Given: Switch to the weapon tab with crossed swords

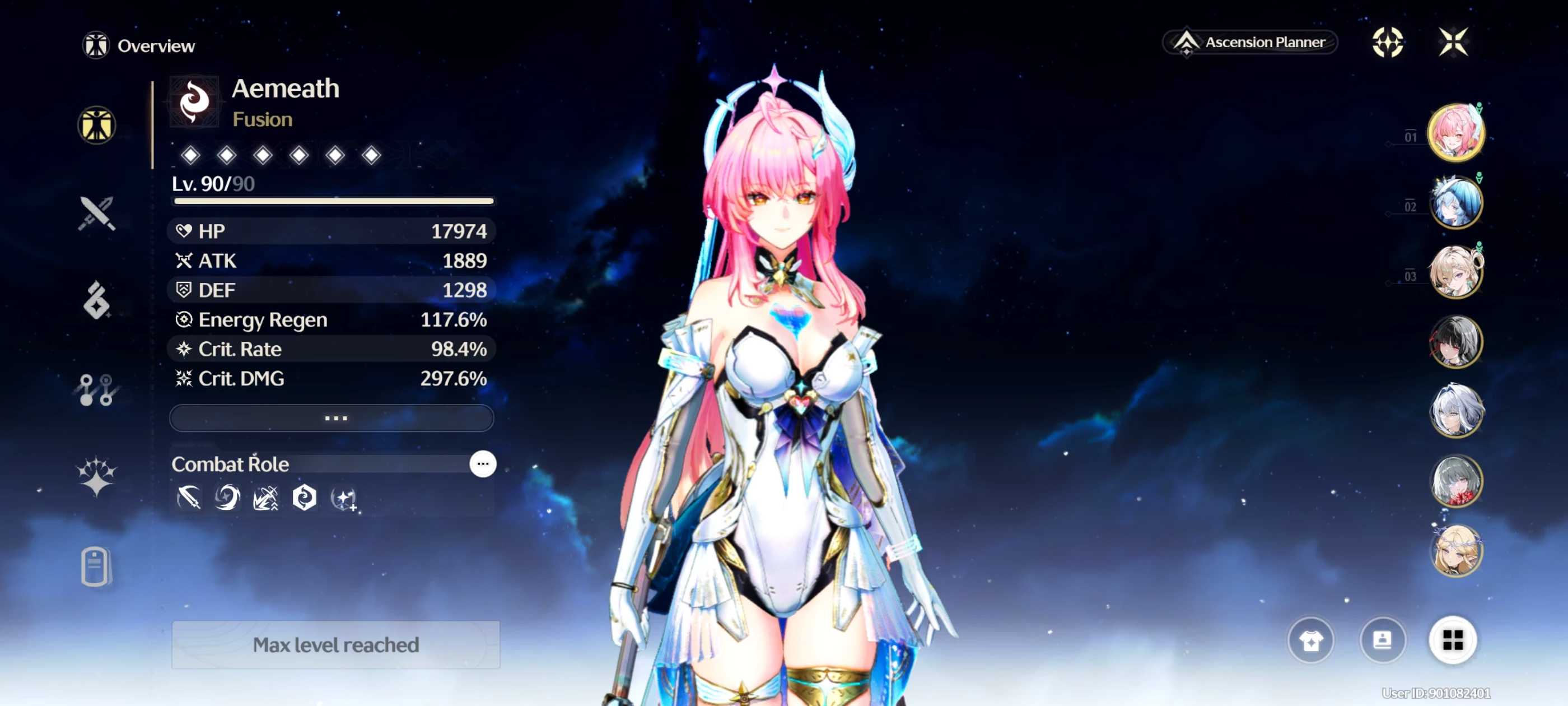Looking at the screenshot, I should (96, 214).
